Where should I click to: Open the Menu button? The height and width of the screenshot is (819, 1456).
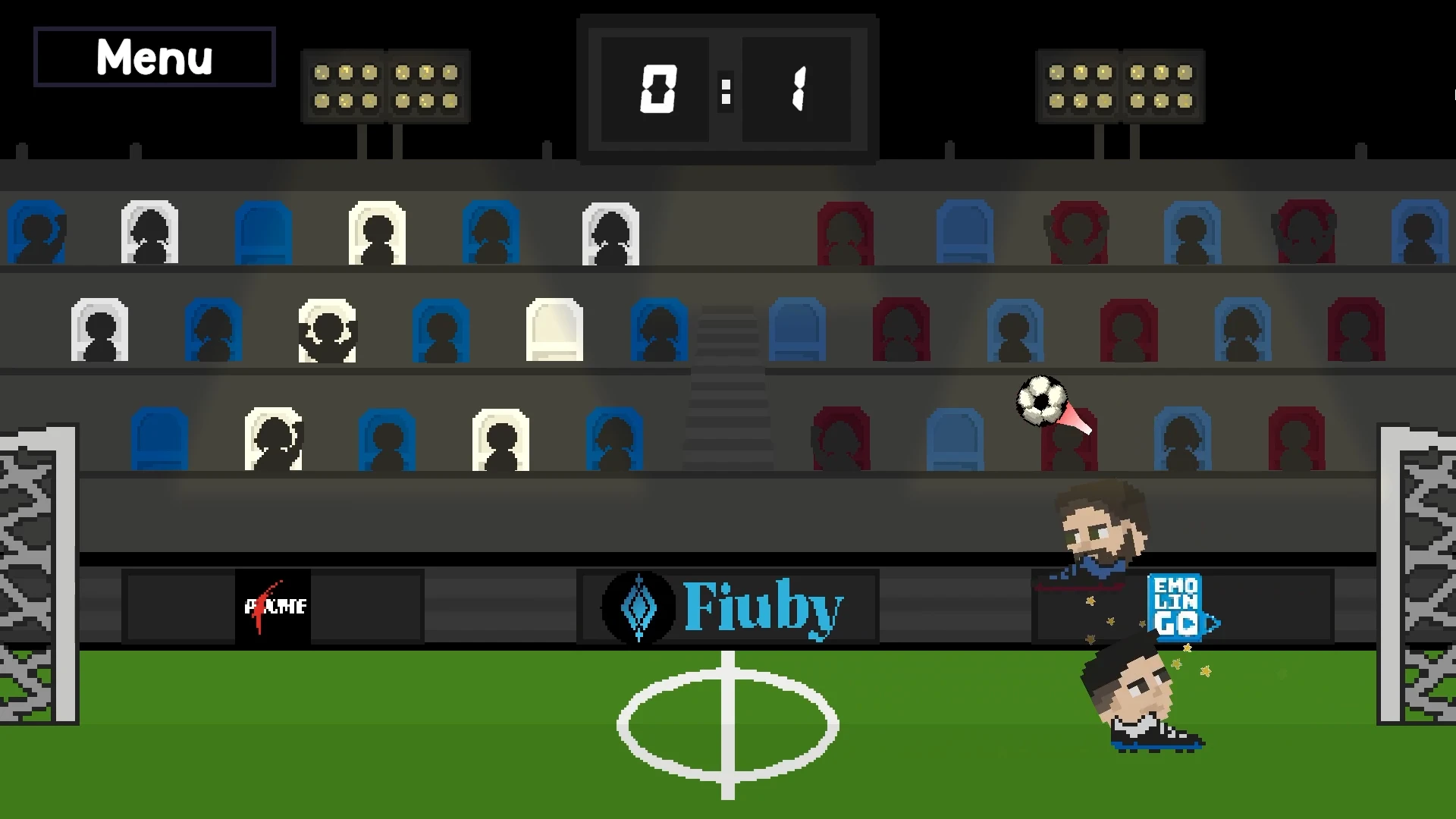coord(154,57)
